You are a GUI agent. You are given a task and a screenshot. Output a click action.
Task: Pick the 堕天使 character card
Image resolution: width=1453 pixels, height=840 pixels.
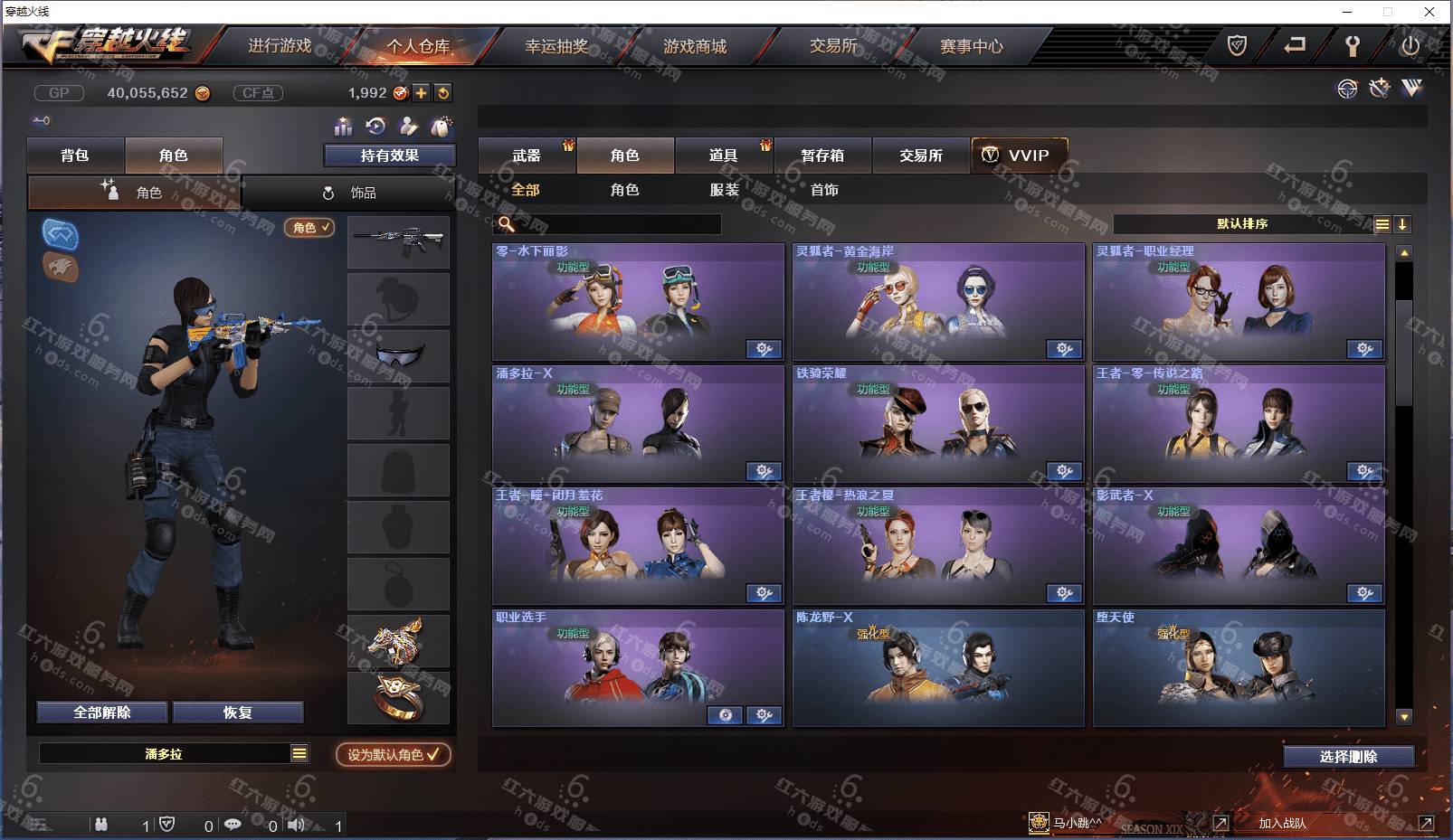1238,667
